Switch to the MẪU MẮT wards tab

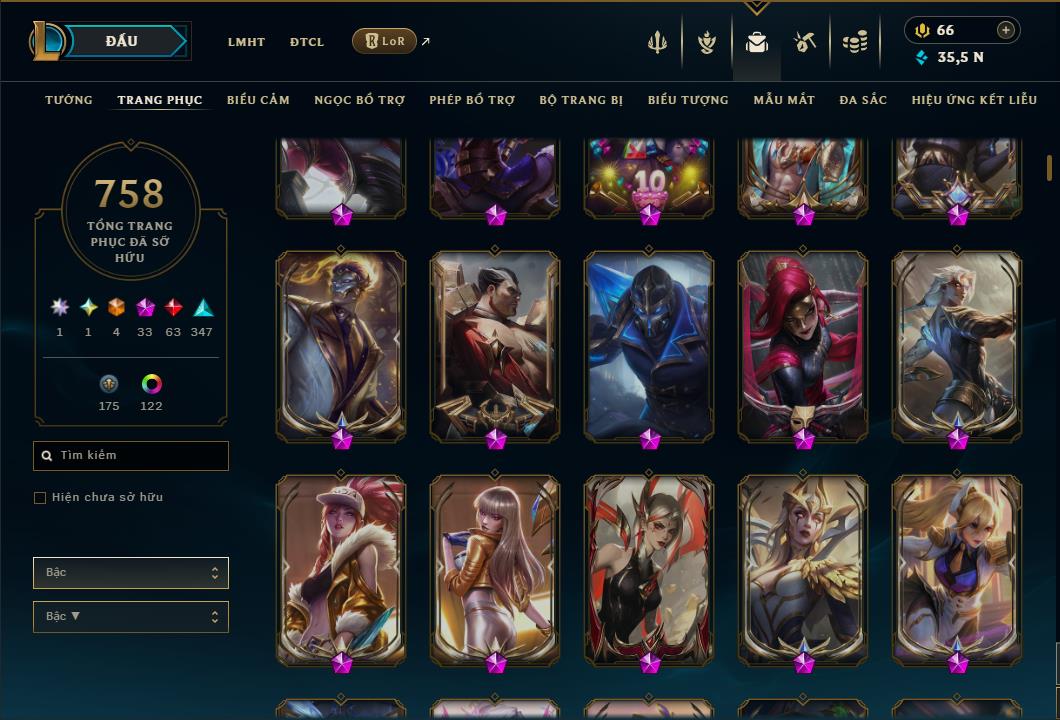pos(784,100)
